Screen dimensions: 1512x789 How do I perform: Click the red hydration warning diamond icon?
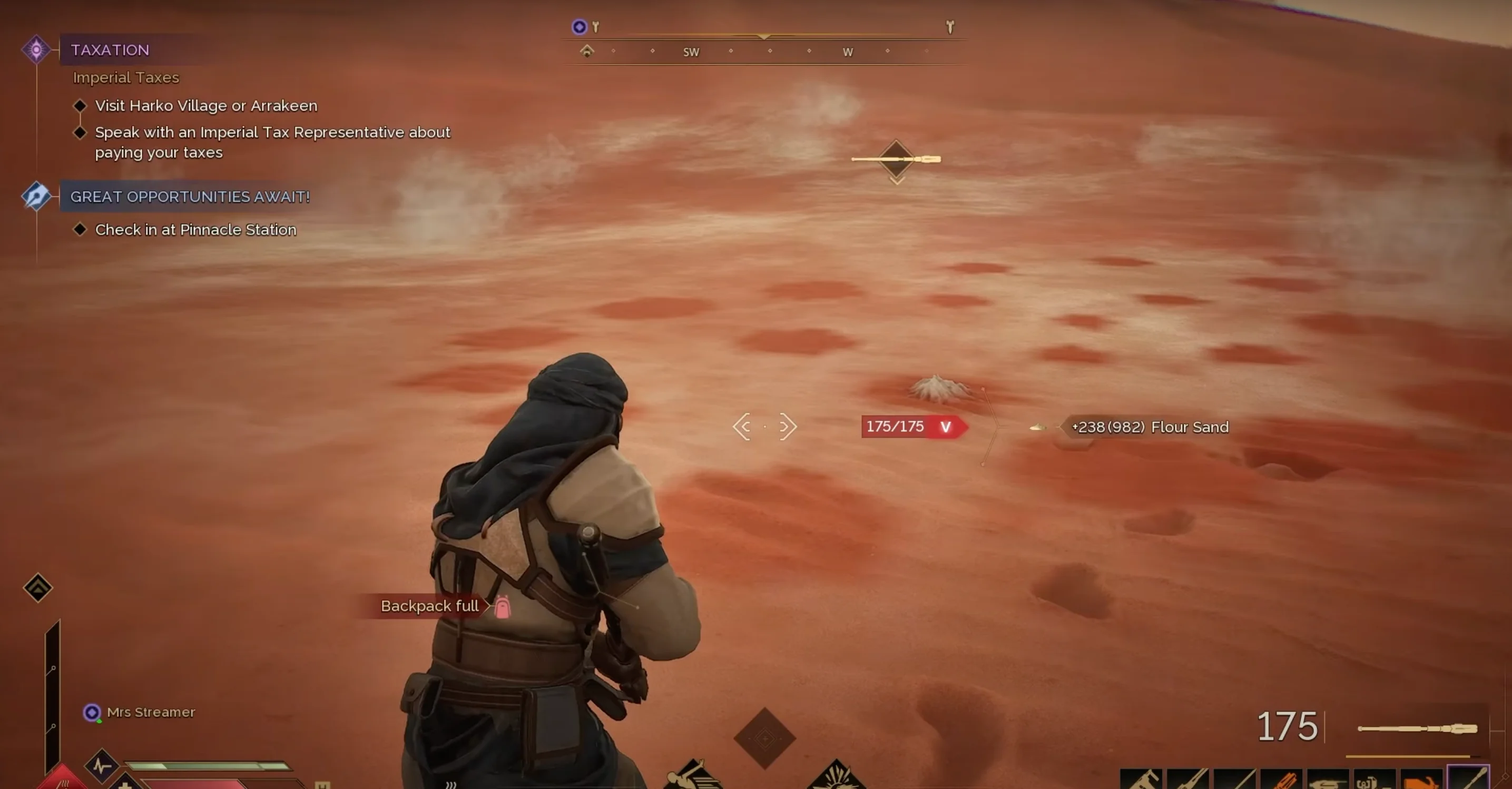click(62, 782)
